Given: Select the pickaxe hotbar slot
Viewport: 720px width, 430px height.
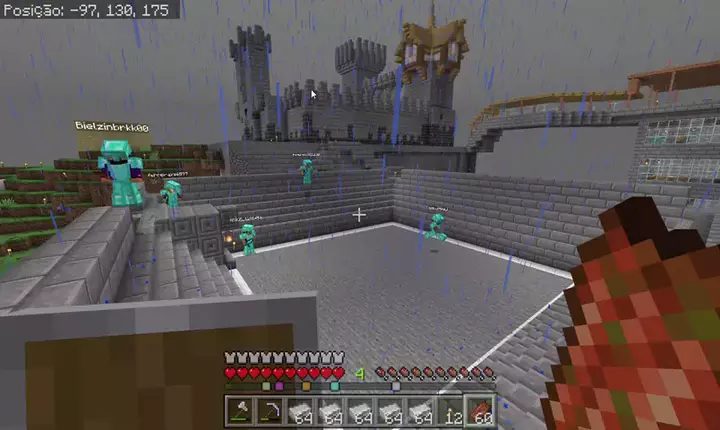Looking at the screenshot, I should pos(269,411).
